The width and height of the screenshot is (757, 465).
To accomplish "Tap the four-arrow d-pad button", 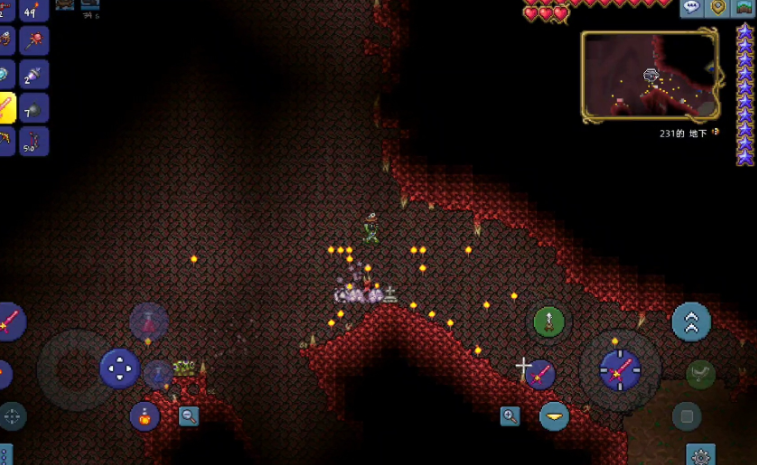I will 119,369.
